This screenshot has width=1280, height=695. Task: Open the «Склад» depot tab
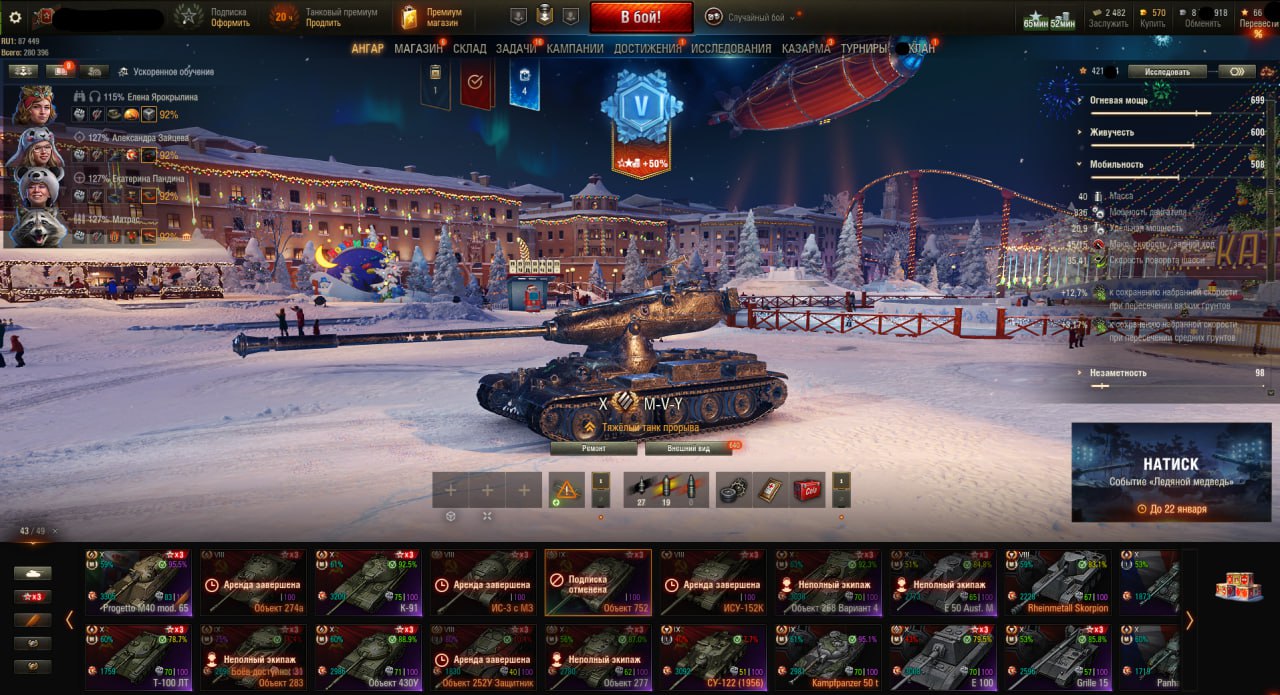tap(469, 48)
